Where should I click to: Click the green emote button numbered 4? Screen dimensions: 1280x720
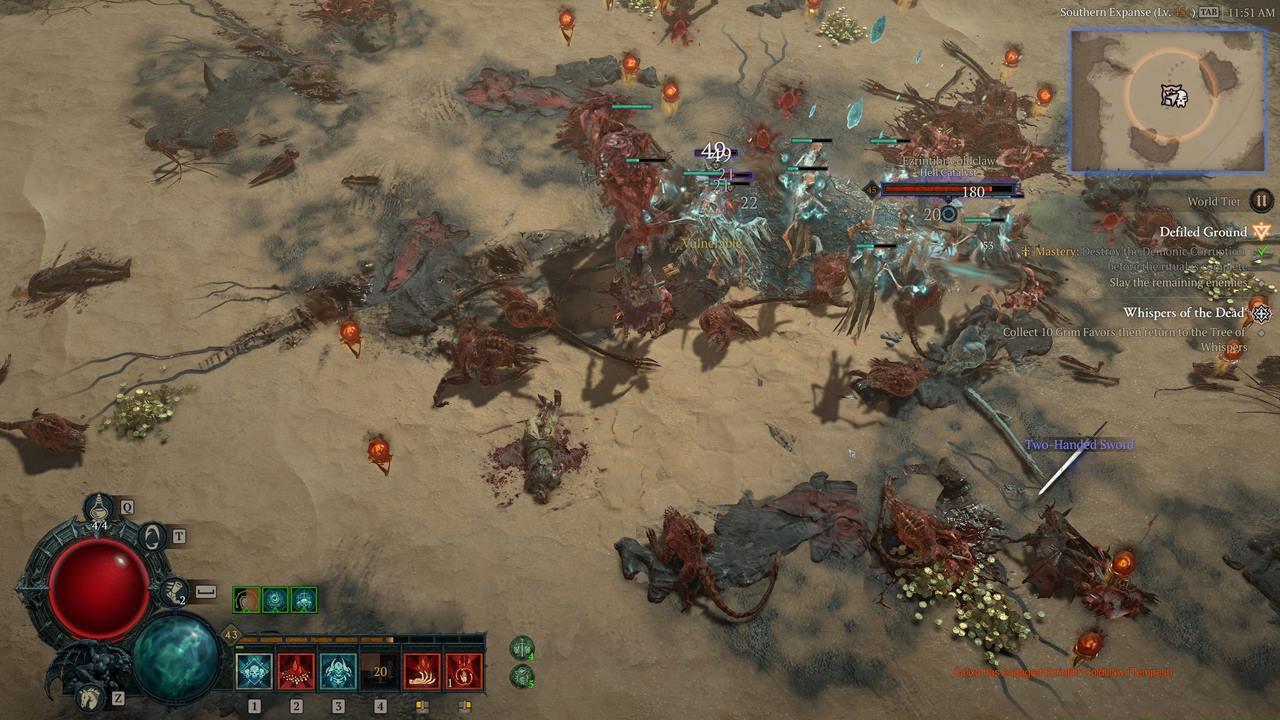click(x=522, y=649)
